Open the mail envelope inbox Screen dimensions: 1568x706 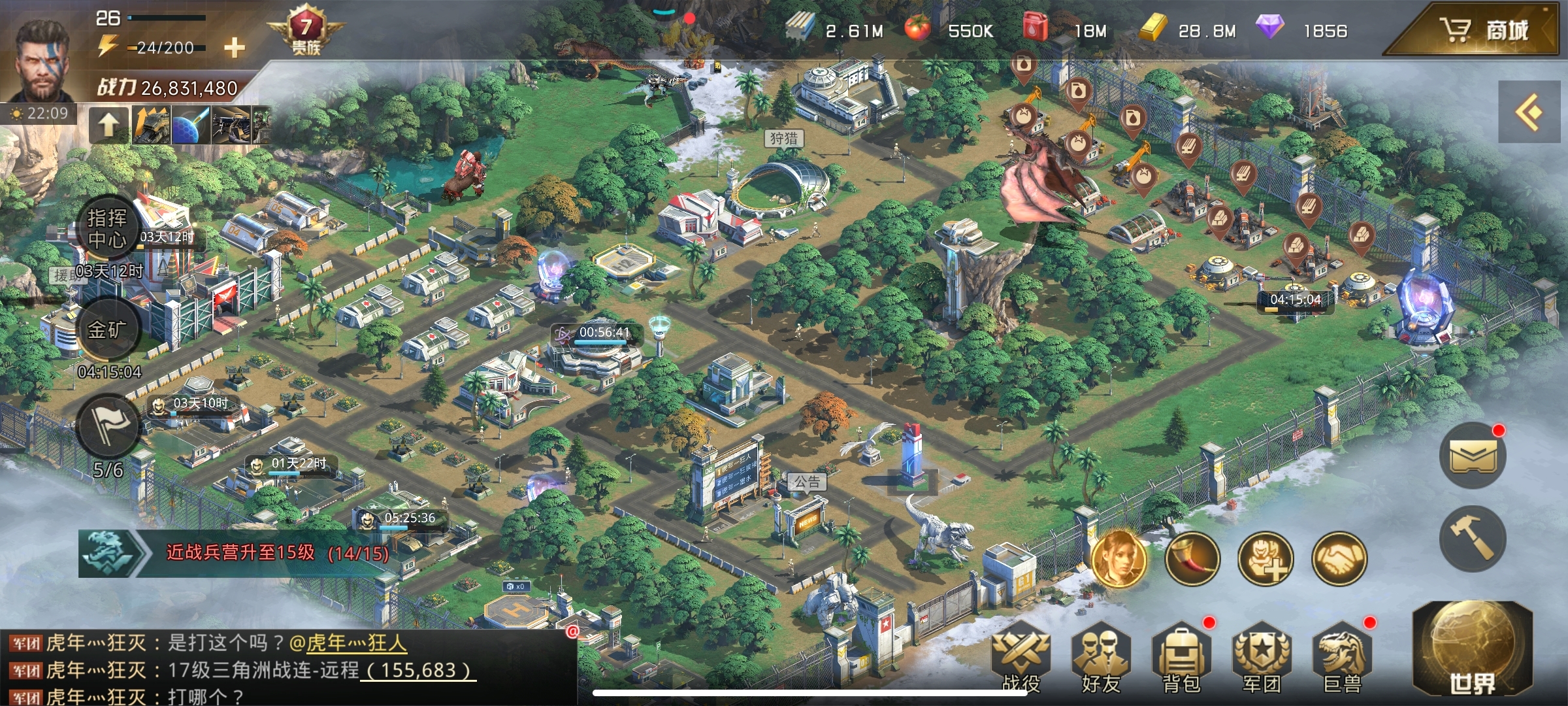coord(1473,455)
